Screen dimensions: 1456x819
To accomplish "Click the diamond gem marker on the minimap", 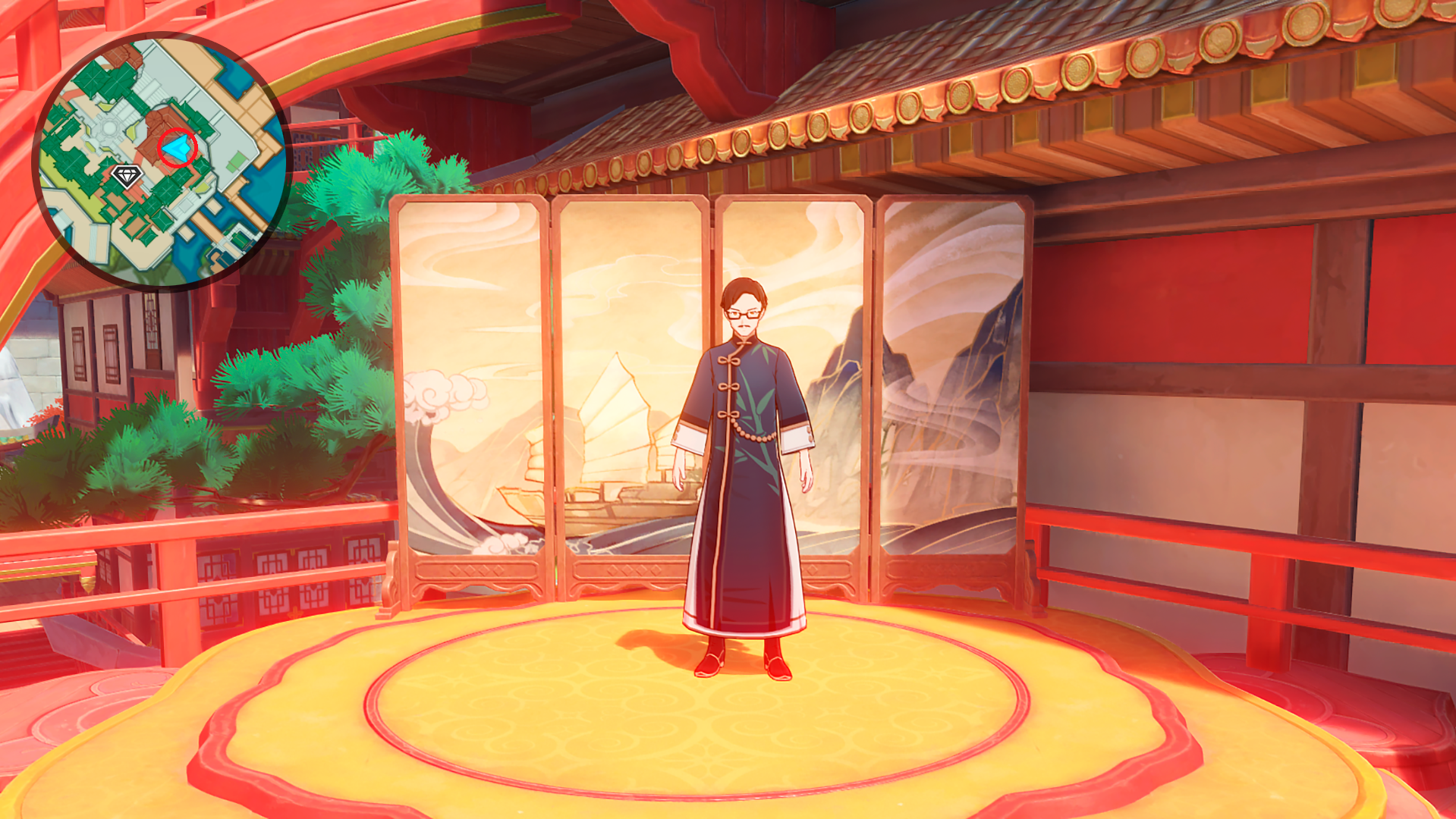I will [x=127, y=176].
